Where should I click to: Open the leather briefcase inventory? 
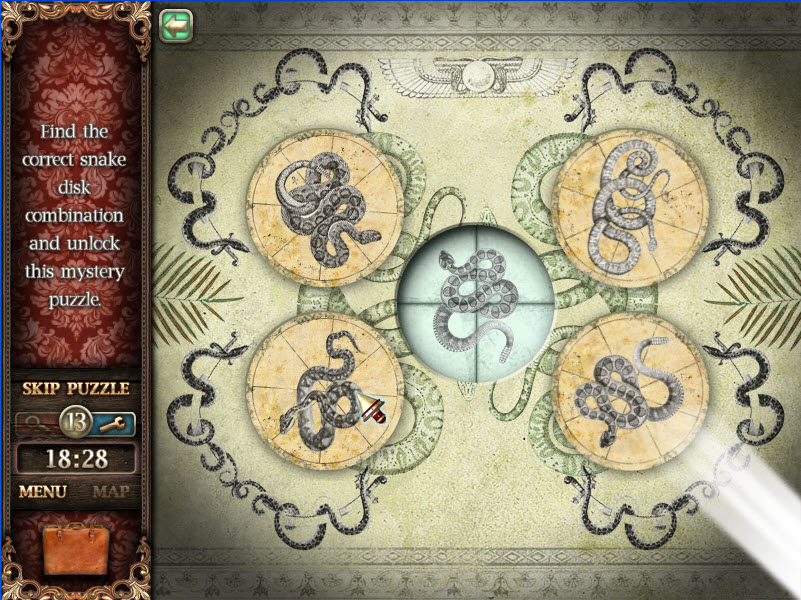(x=76, y=553)
